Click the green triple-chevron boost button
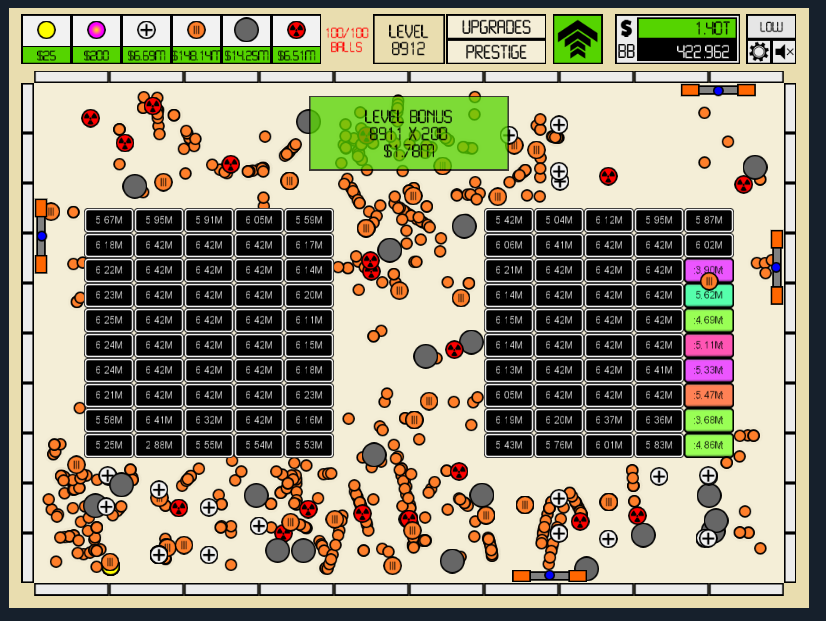This screenshot has width=826, height=621. [578, 39]
